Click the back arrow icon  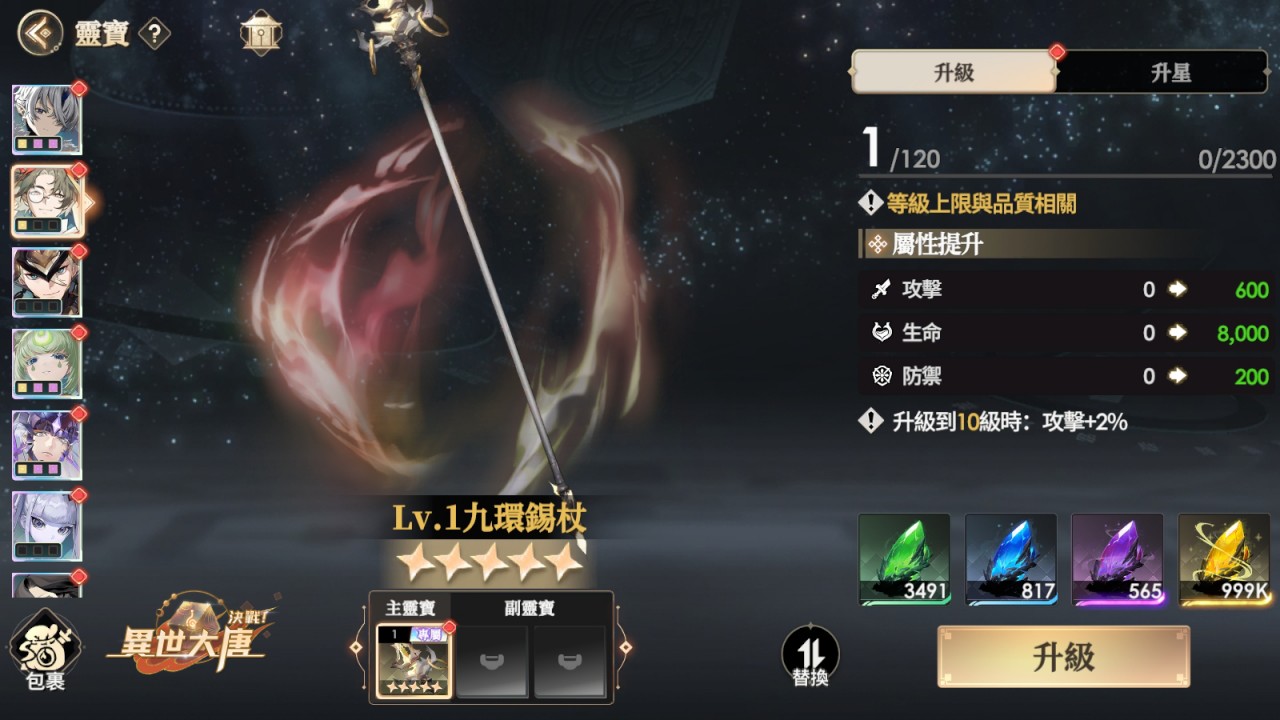pyautogui.click(x=38, y=32)
